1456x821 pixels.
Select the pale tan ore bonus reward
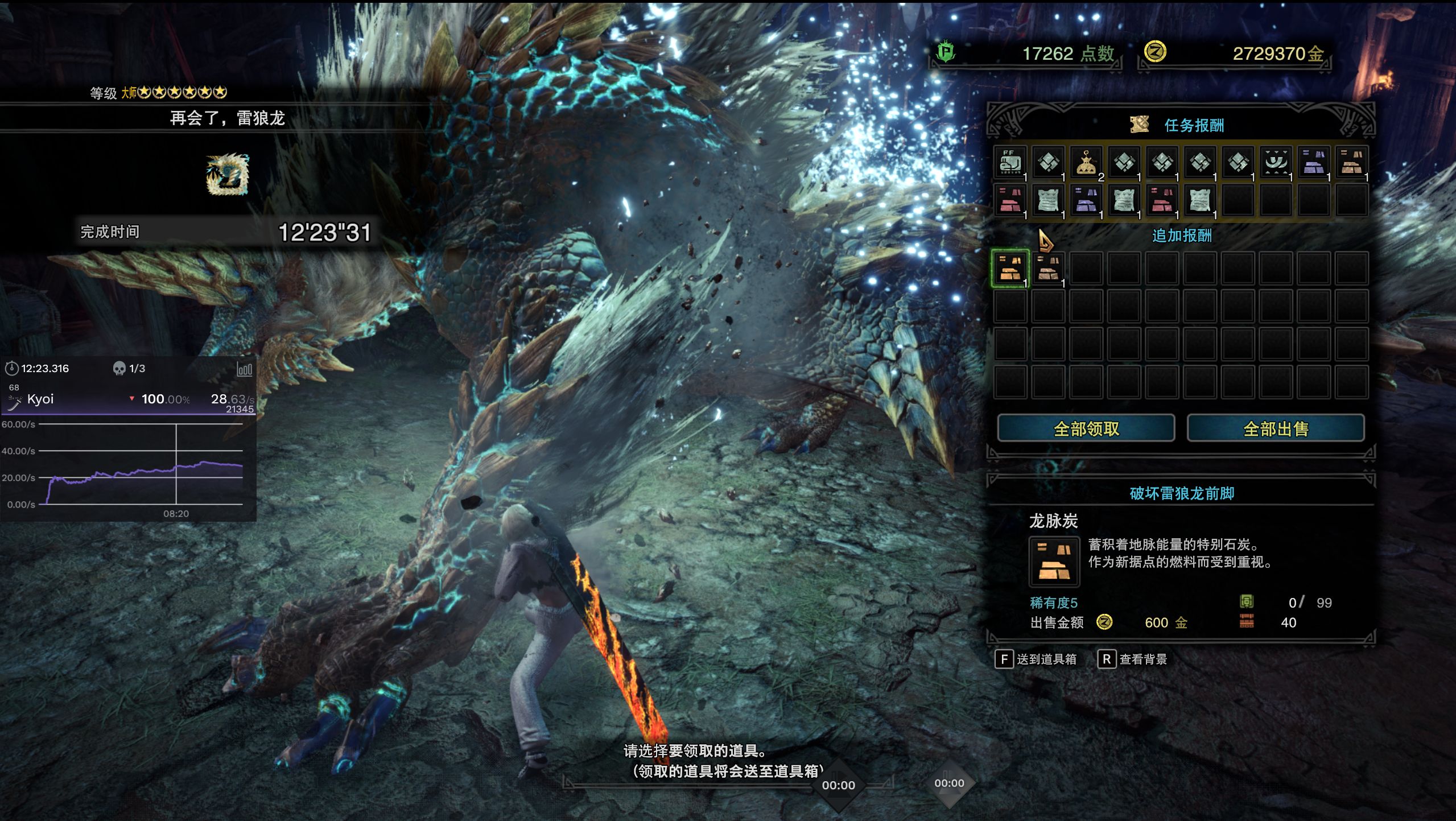click(x=1048, y=268)
